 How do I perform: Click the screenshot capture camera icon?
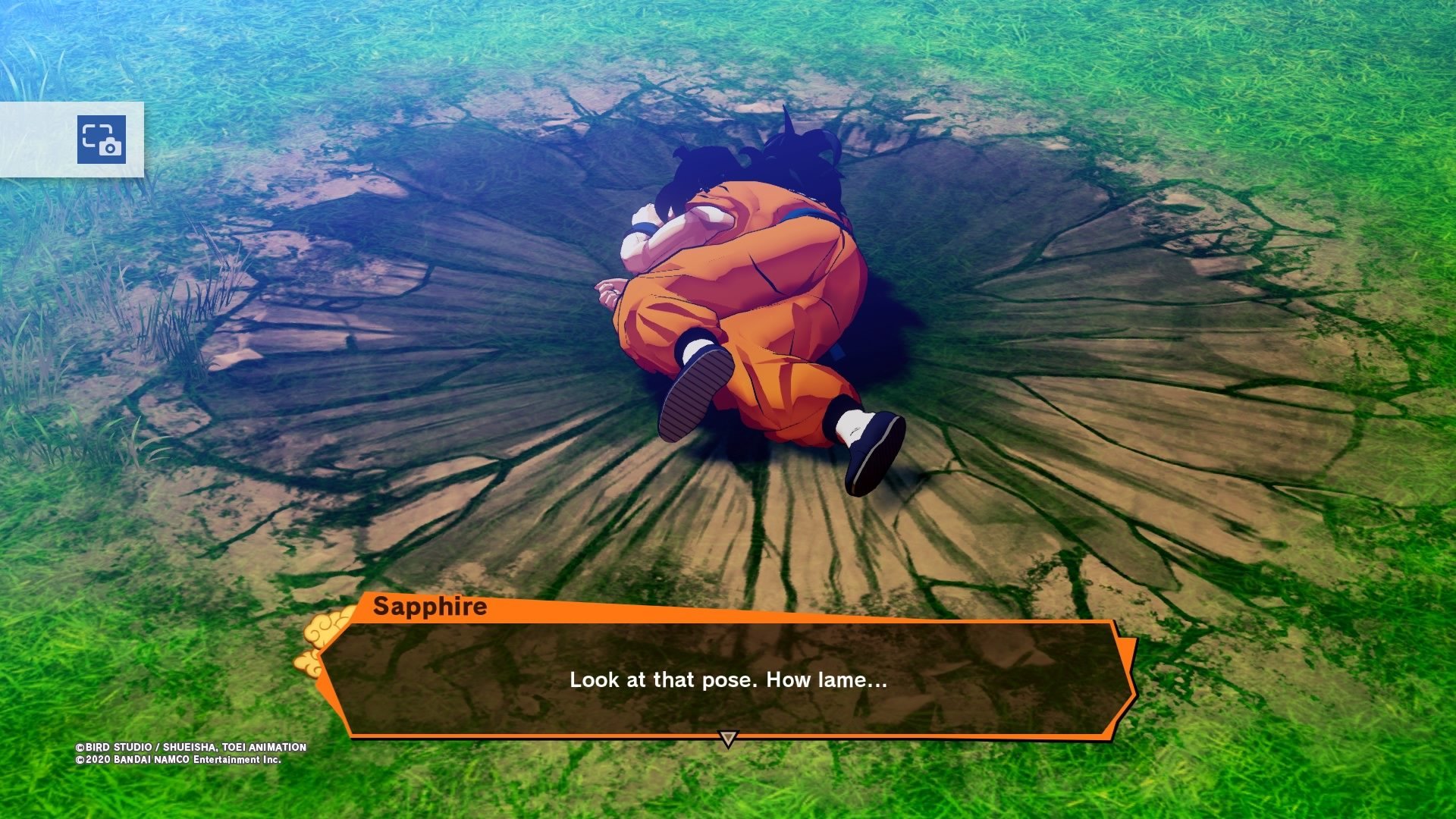[101, 140]
